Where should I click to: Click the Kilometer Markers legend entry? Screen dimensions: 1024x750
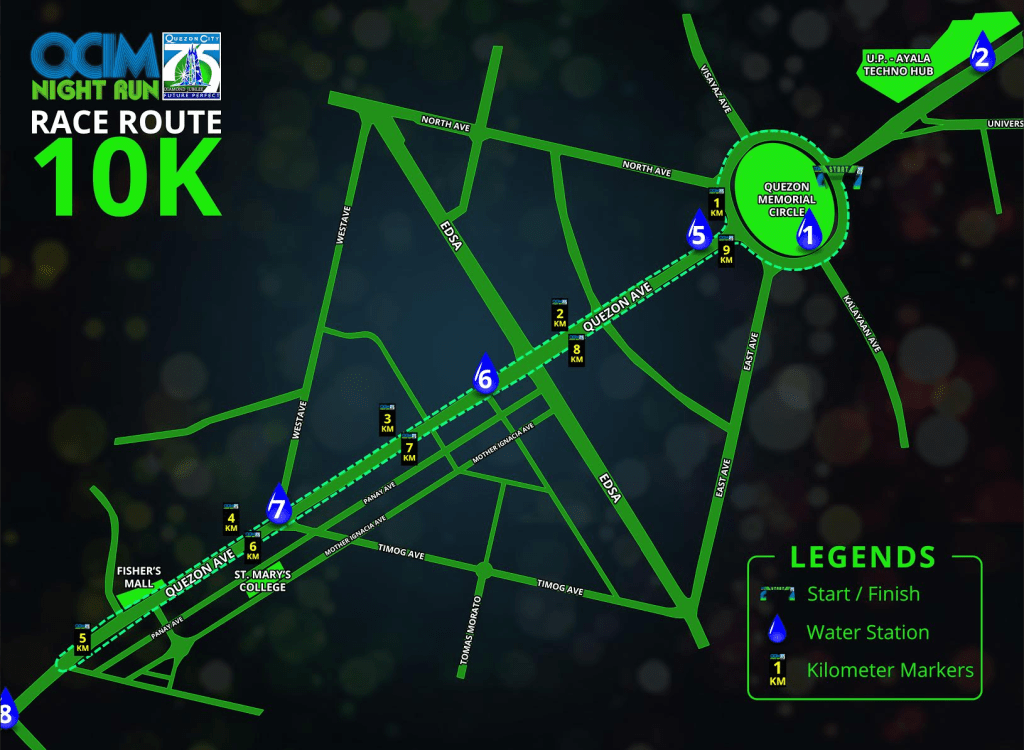tap(889, 670)
